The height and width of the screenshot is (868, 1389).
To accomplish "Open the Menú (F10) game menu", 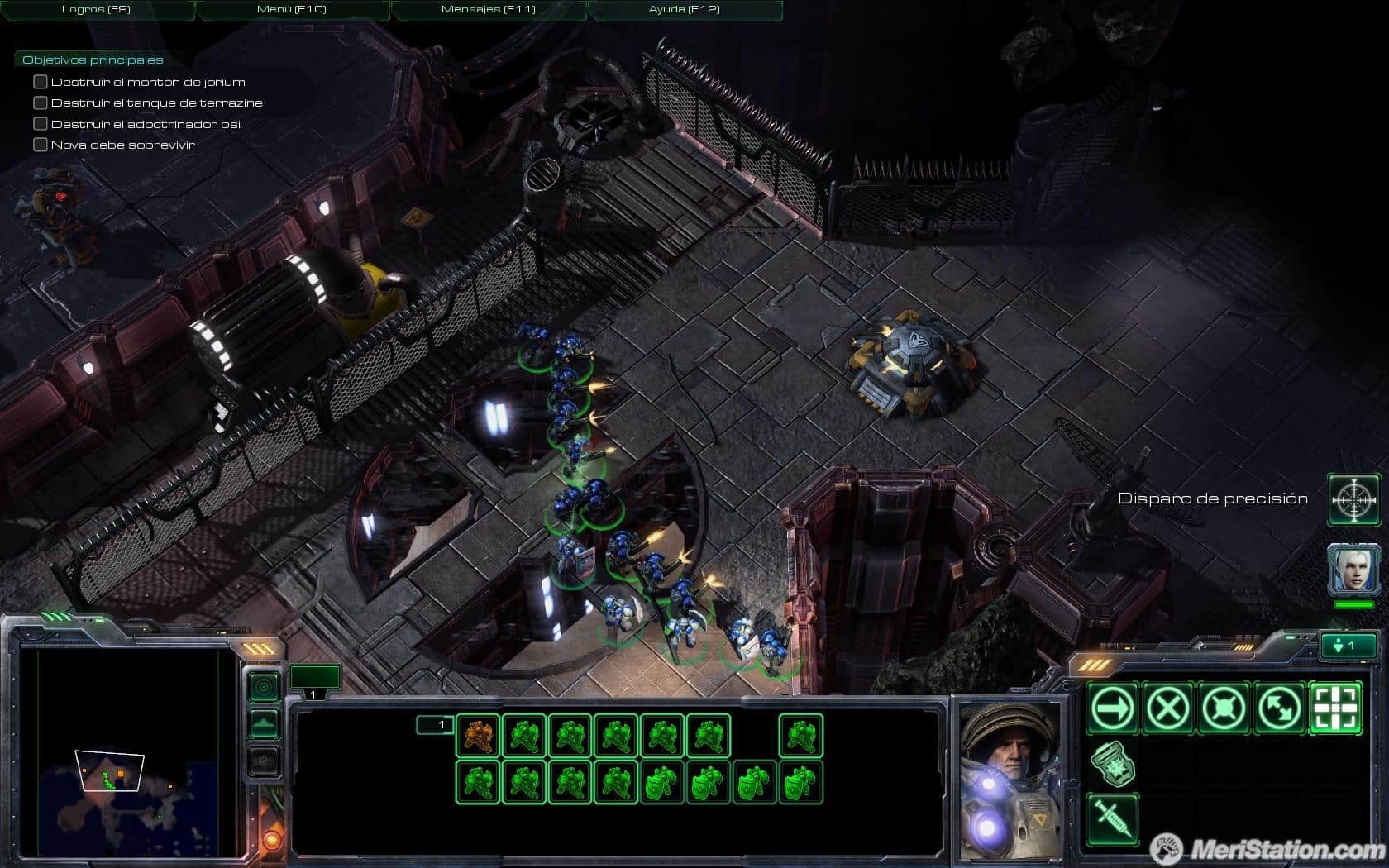I will tap(292, 10).
